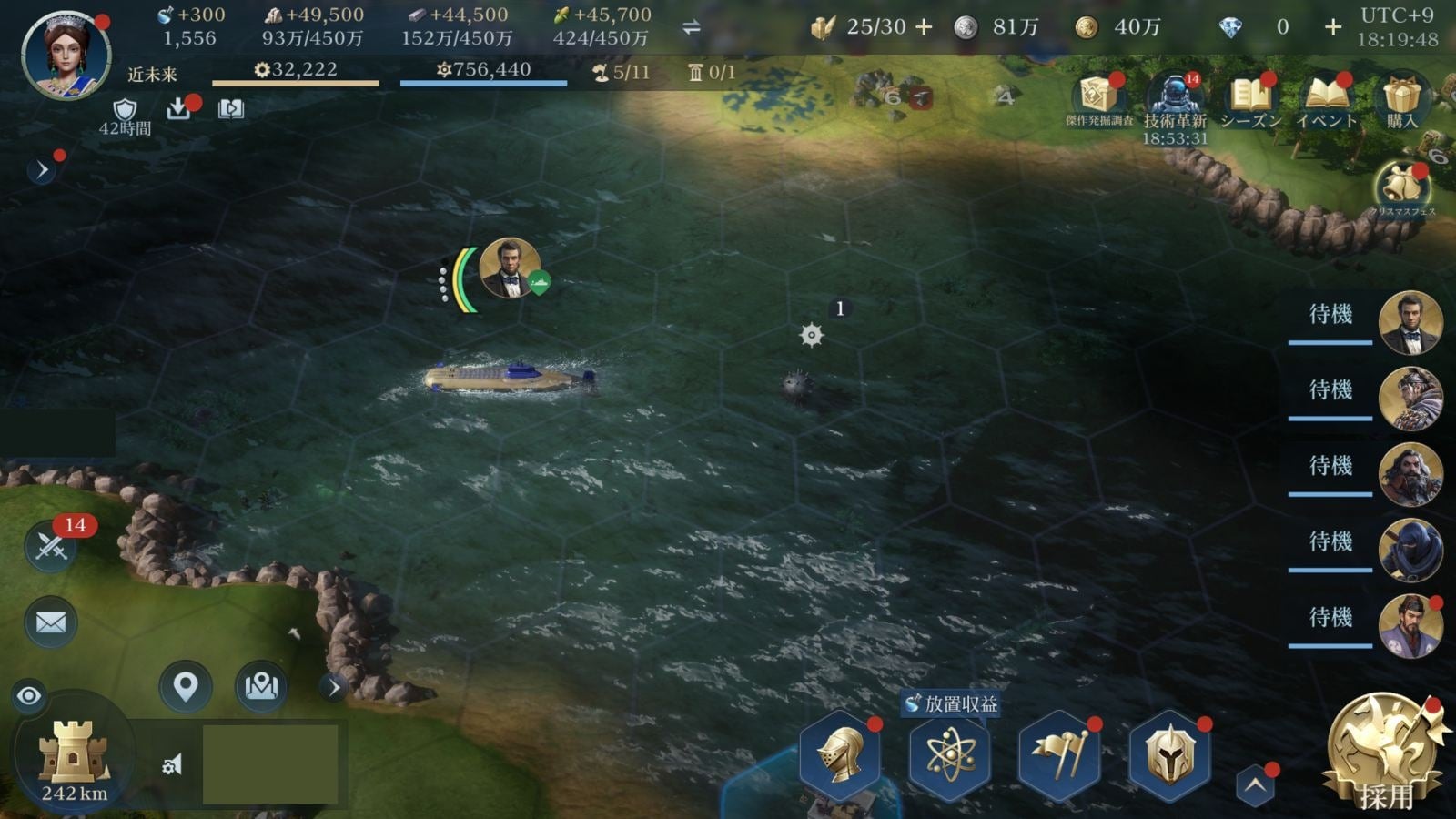Open the map pin bookmarks
Screen dimensions: 1456x819
186,686
